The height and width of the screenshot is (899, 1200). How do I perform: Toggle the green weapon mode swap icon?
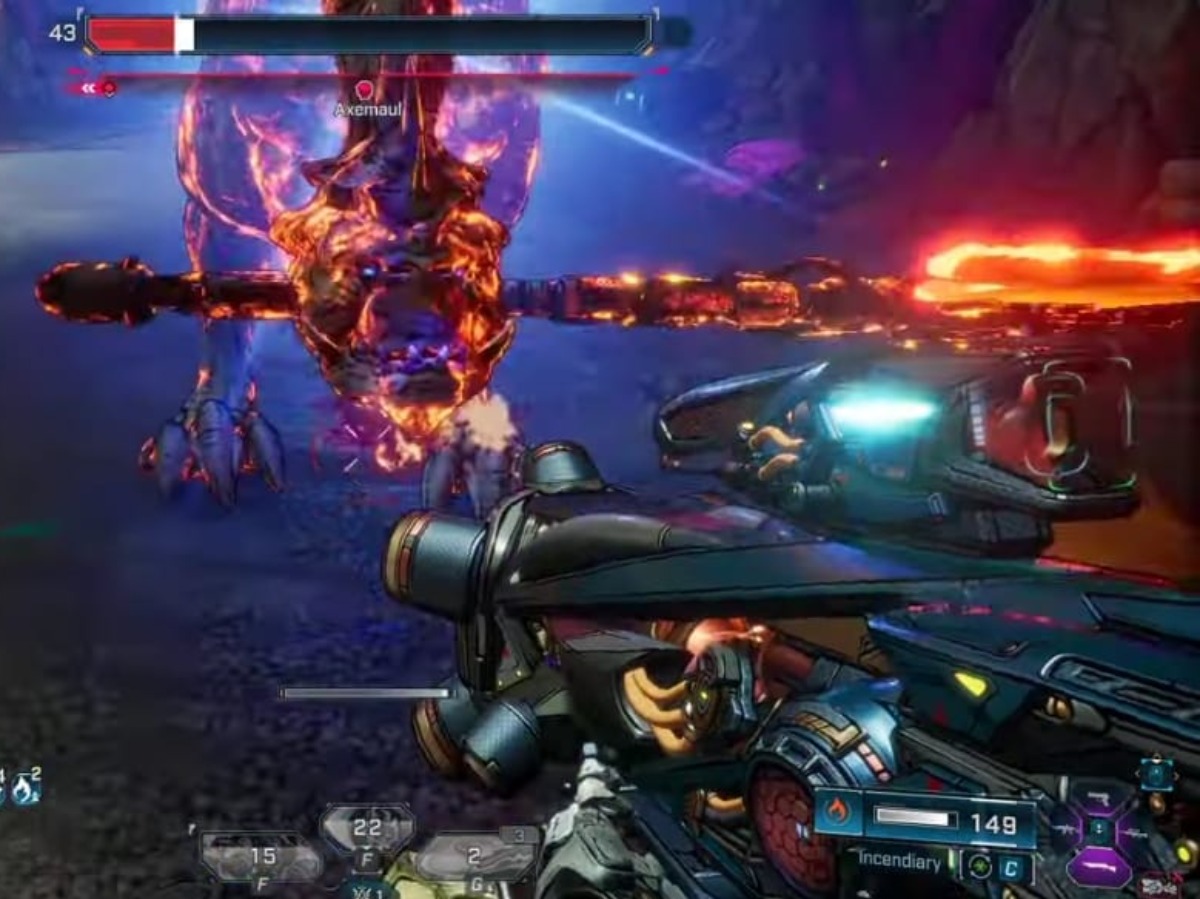tap(979, 866)
